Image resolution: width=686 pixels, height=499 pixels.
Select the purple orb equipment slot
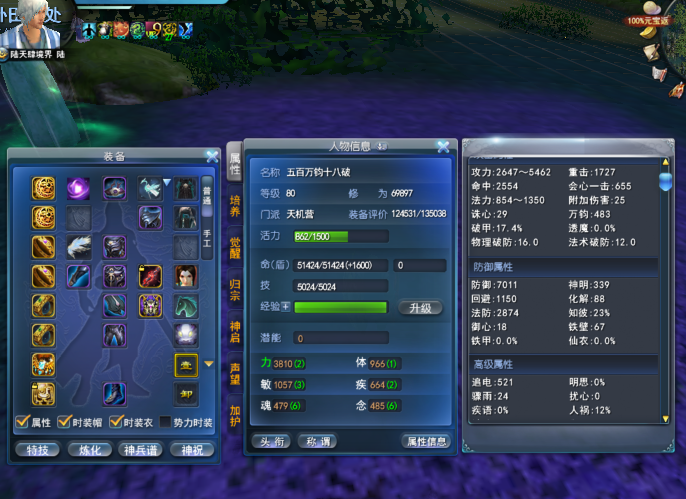[x=78, y=187]
